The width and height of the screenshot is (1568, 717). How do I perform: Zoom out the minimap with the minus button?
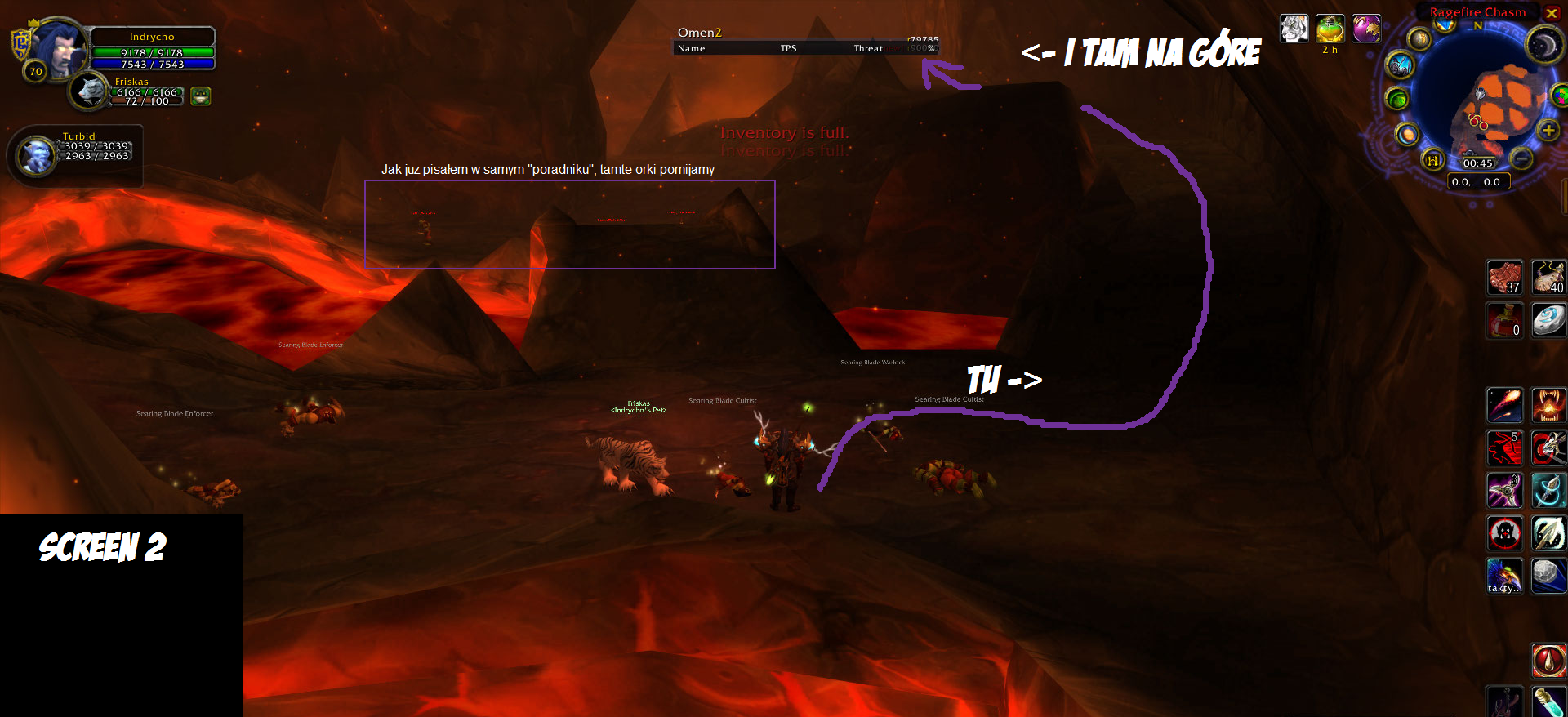1521,158
